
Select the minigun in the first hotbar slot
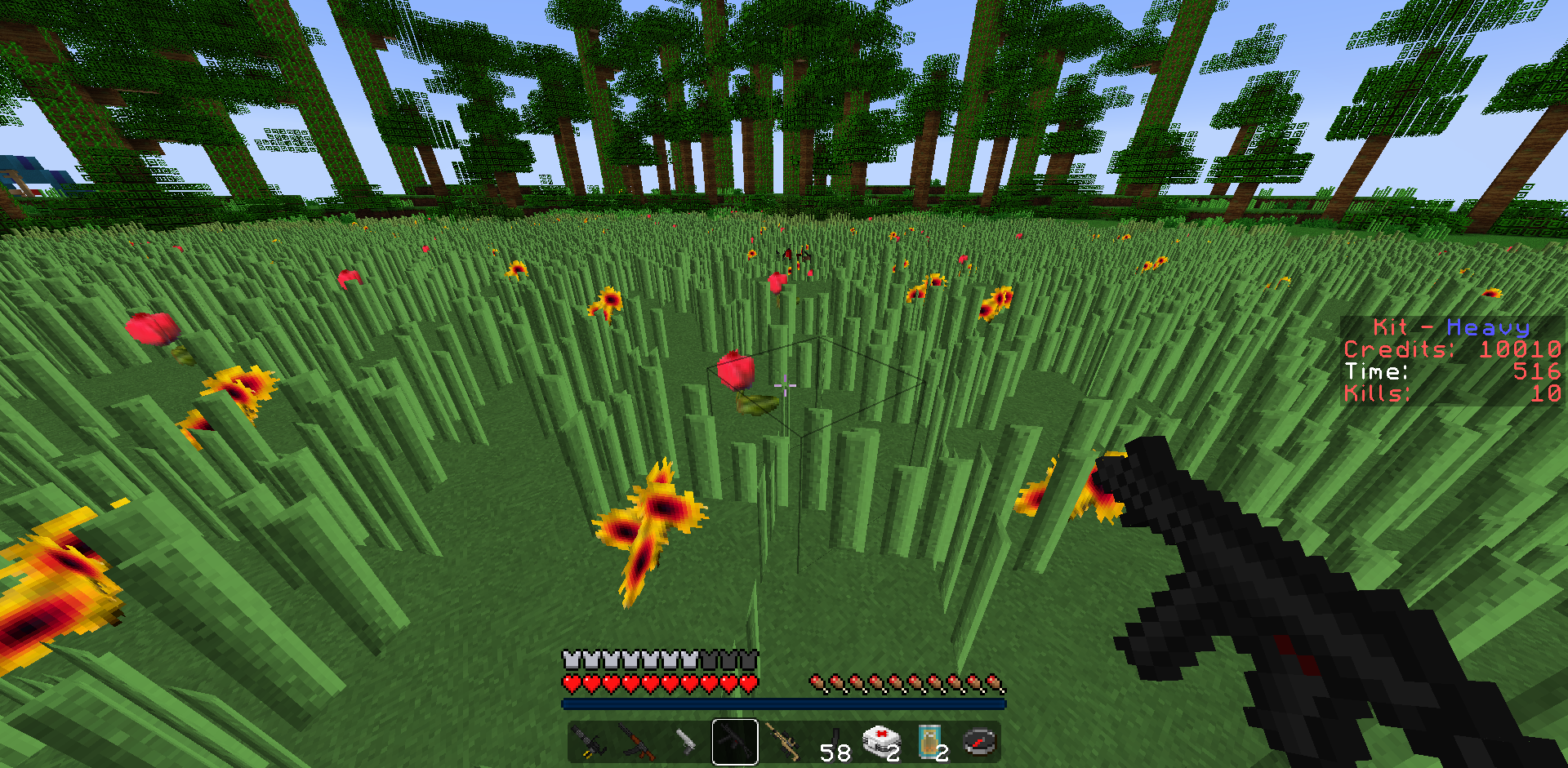[588, 742]
